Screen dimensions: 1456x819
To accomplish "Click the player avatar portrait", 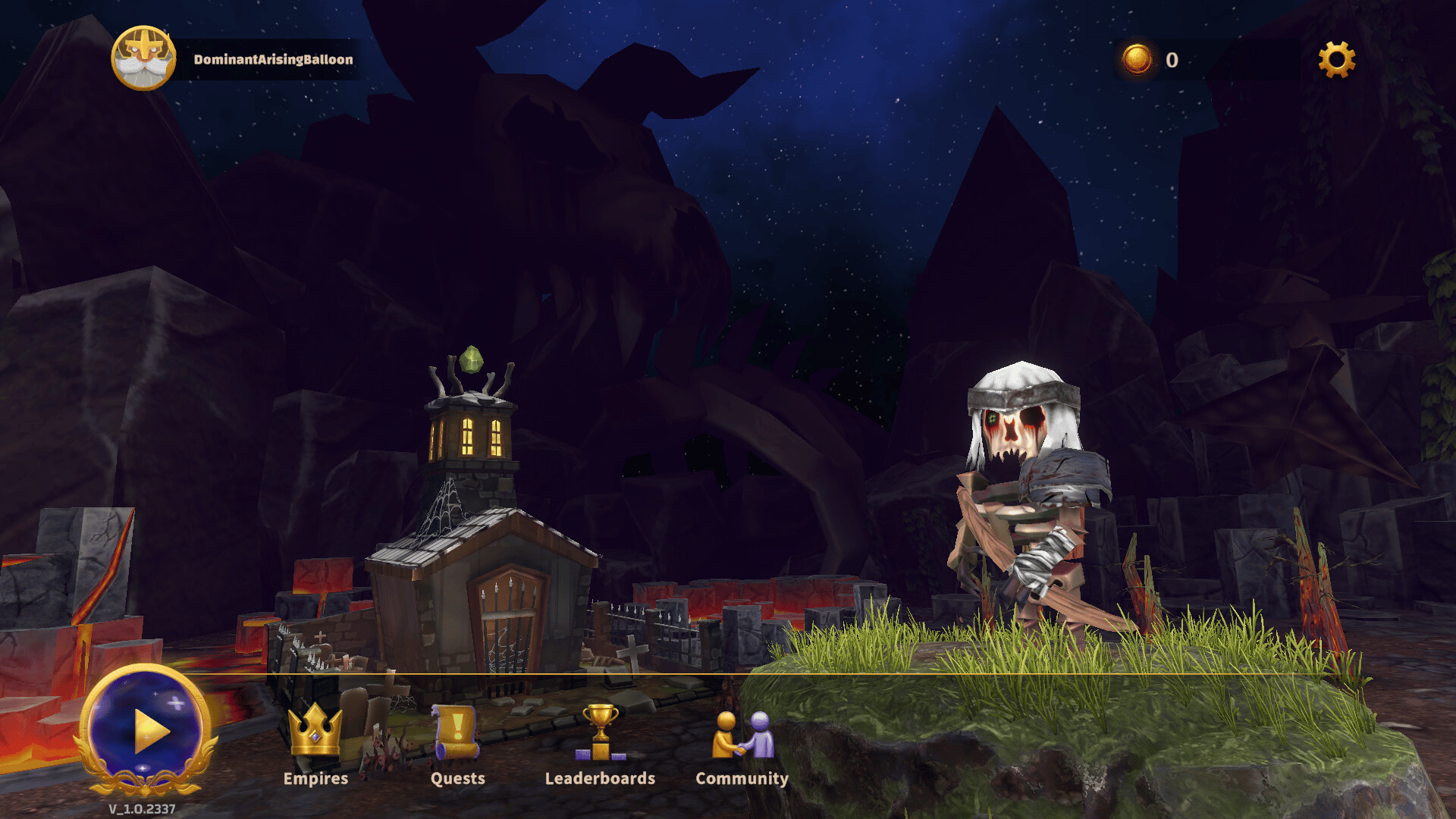I will pos(143,58).
